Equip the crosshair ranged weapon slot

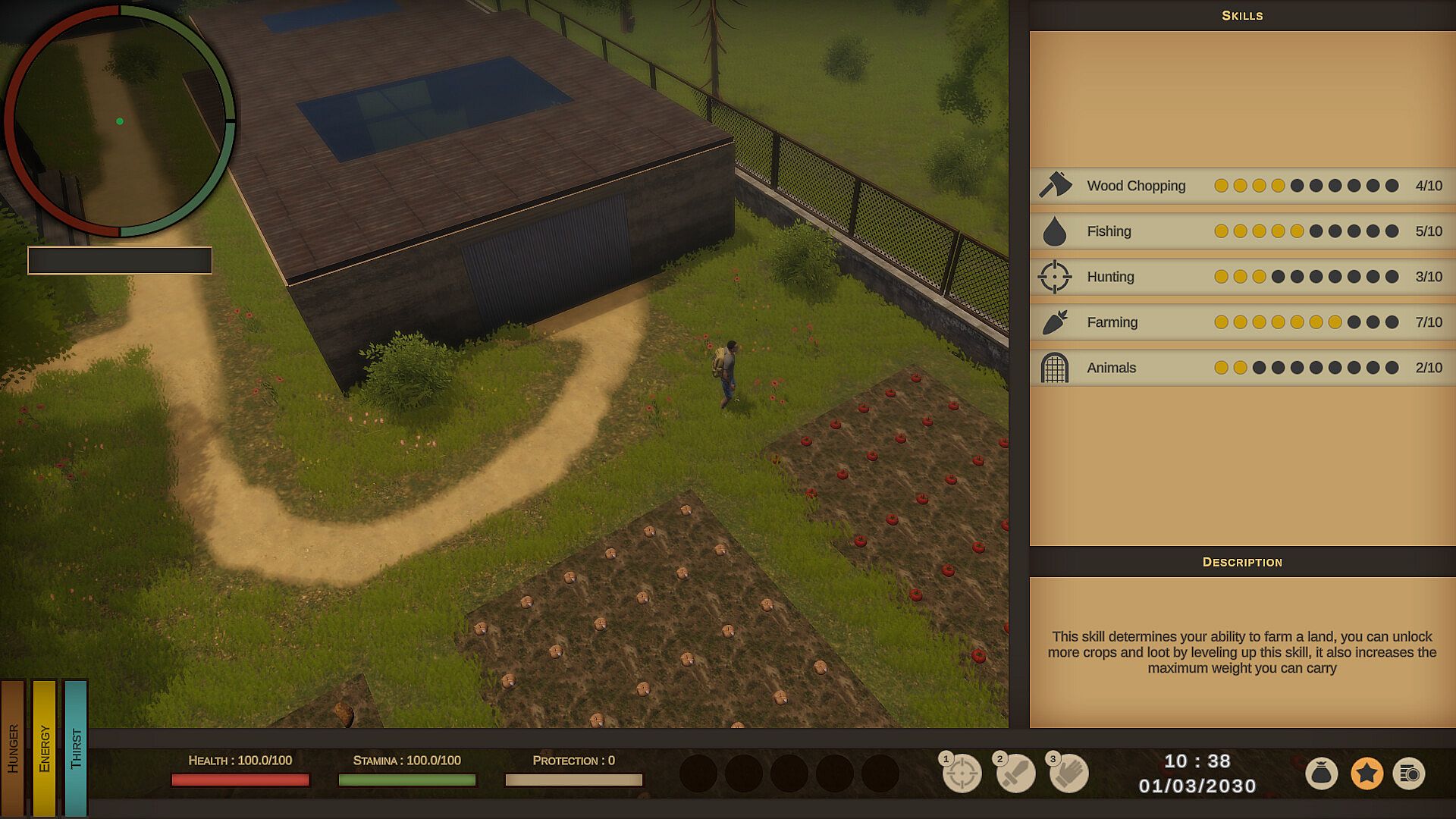click(962, 773)
